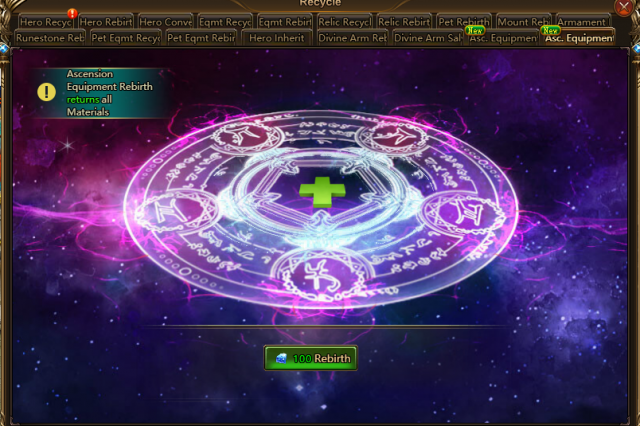640x426 pixels.
Task: Open the Divine Arm Rebirth tab
Action: (x=352, y=39)
